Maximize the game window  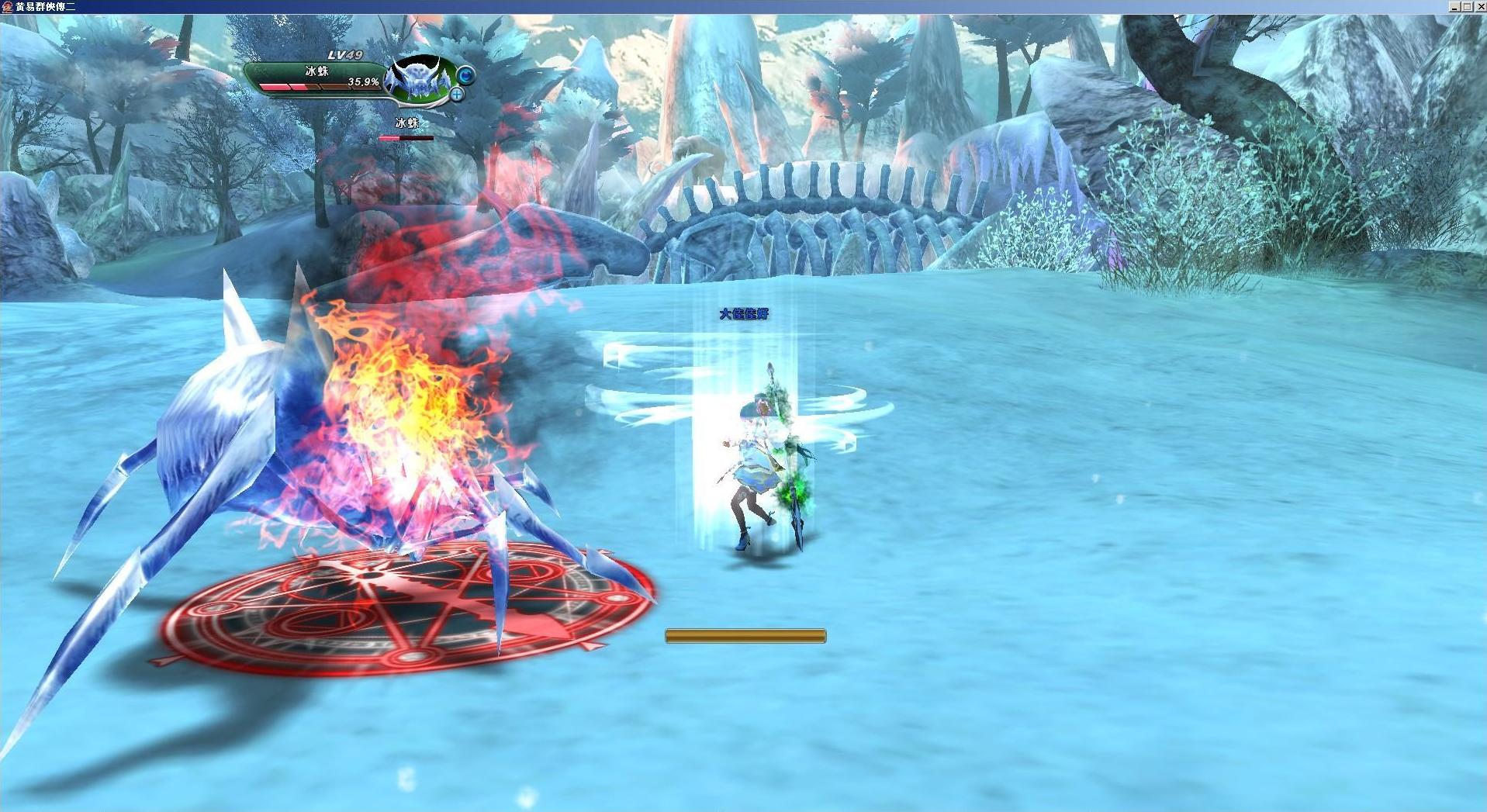point(1467,6)
